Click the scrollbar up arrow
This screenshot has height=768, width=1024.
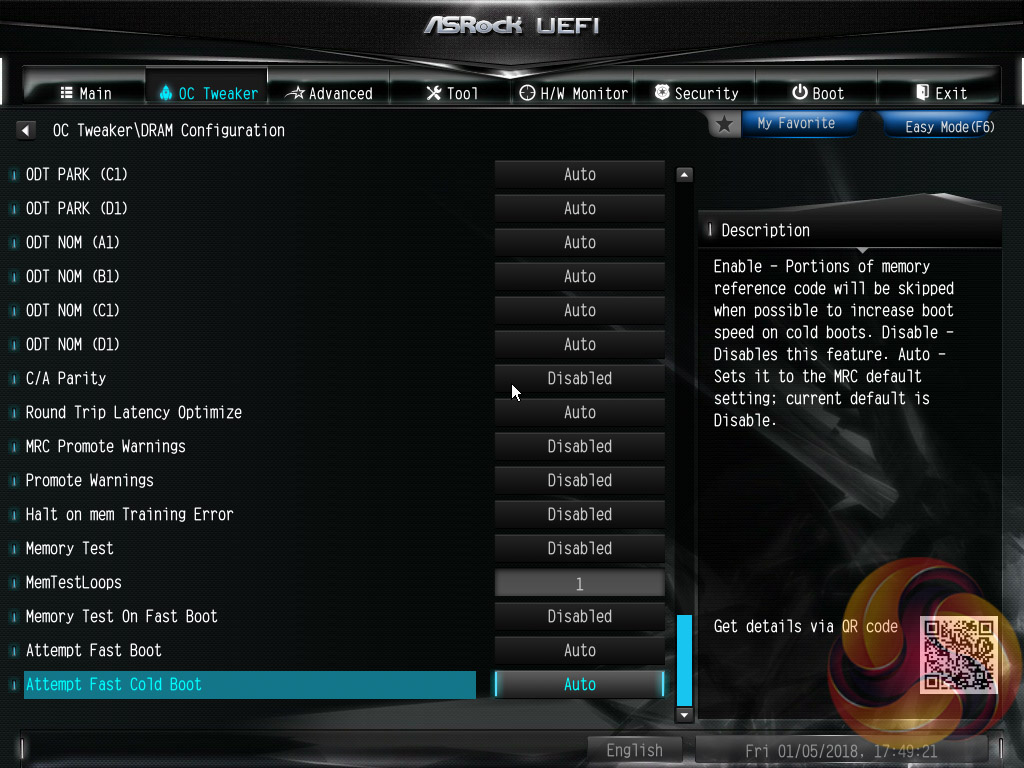pos(685,175)
